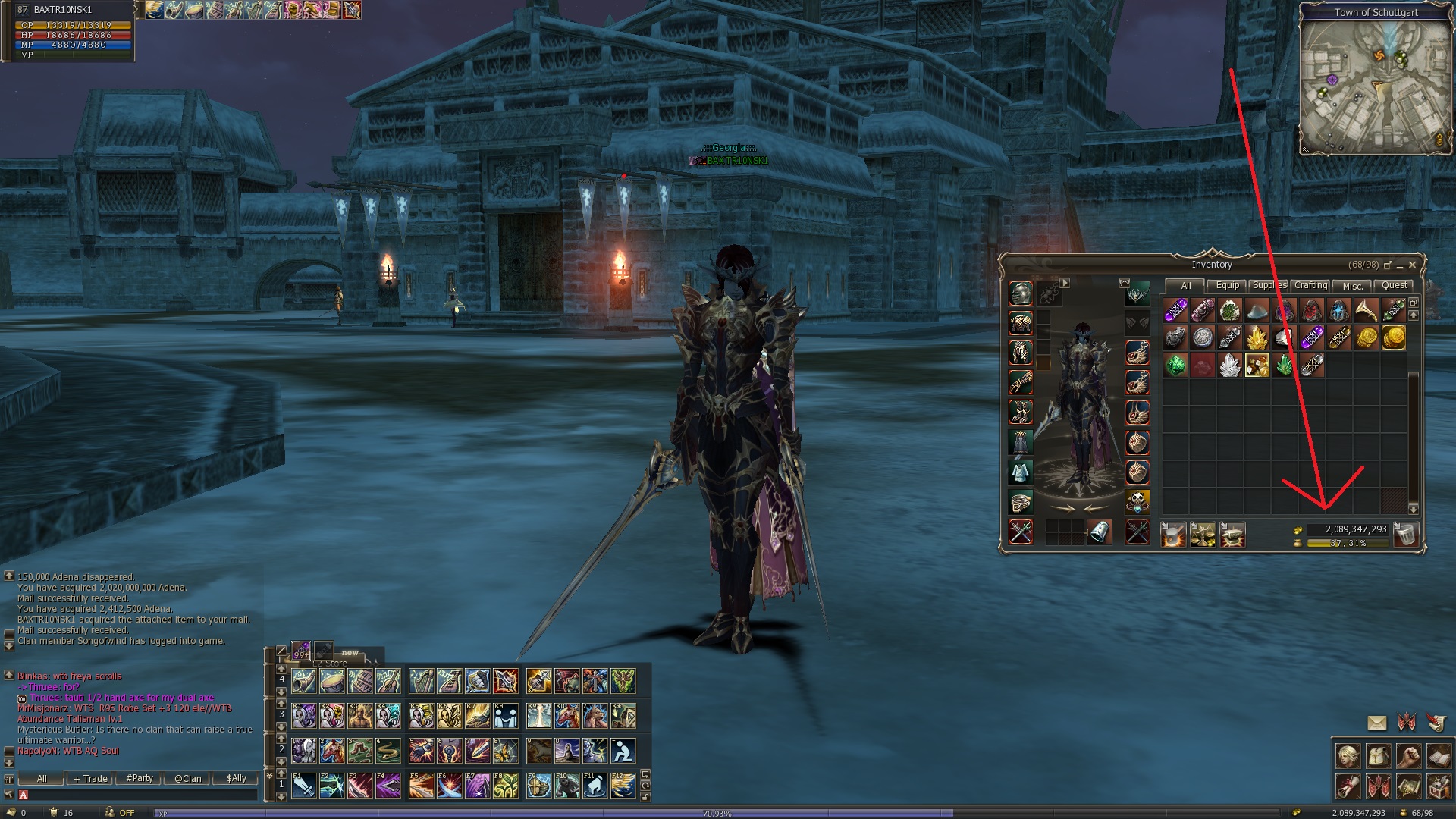Select the Misc. inventory tab
1456x819 pixels.
pos(1353,286)
